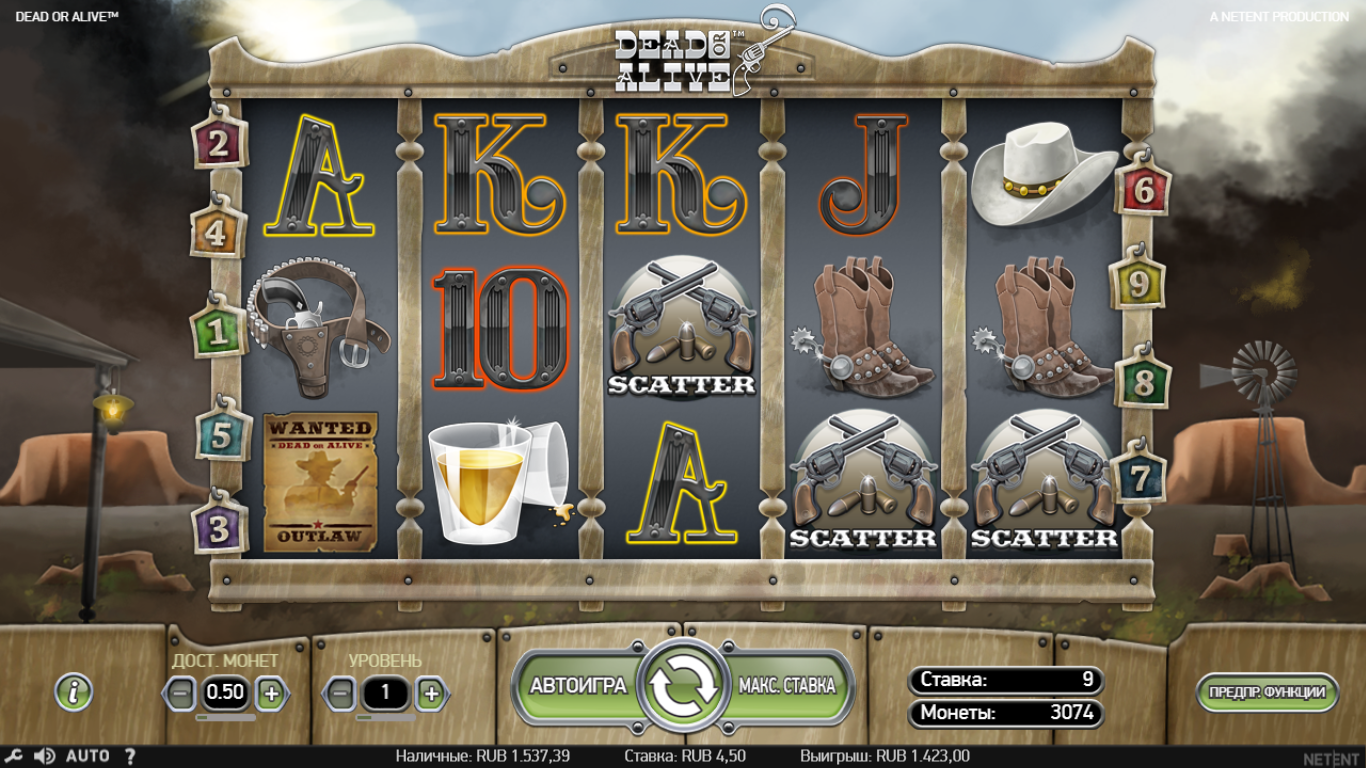Highlight payline tag number 1
Viewport: 1366px width, 768px height.
[218, 331]
